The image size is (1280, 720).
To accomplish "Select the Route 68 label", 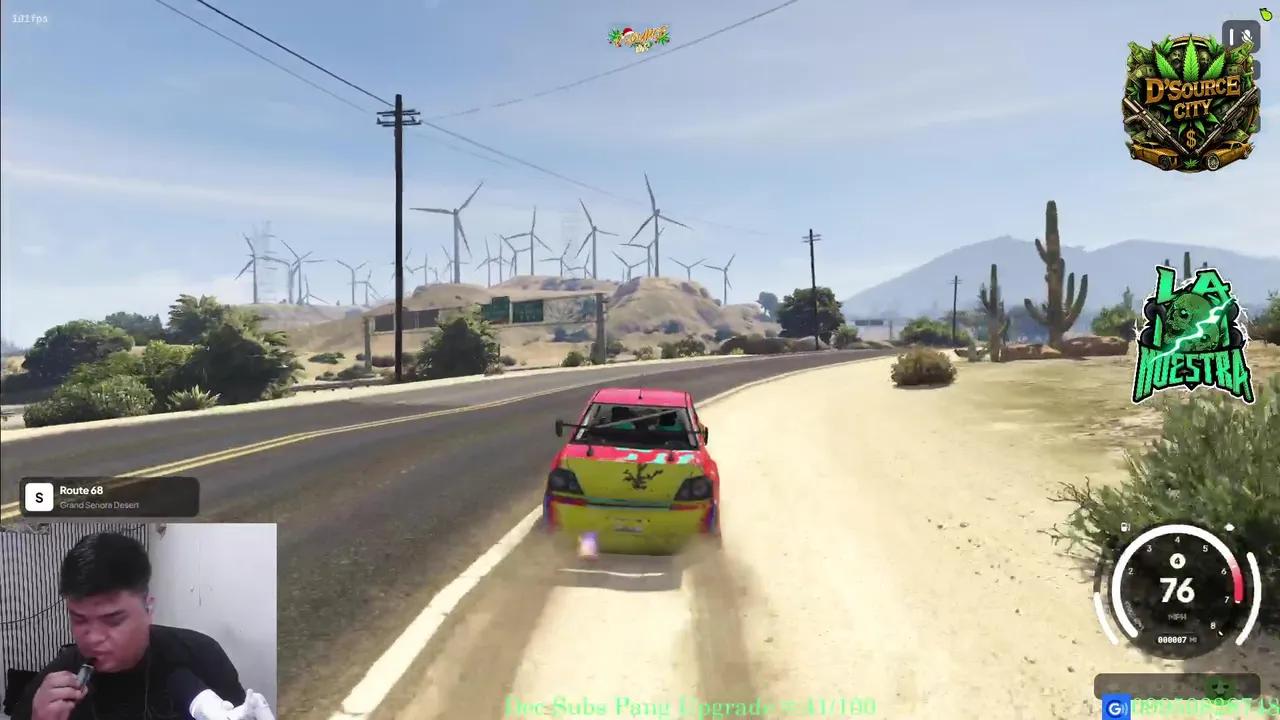I will click(x=81, y=490).
